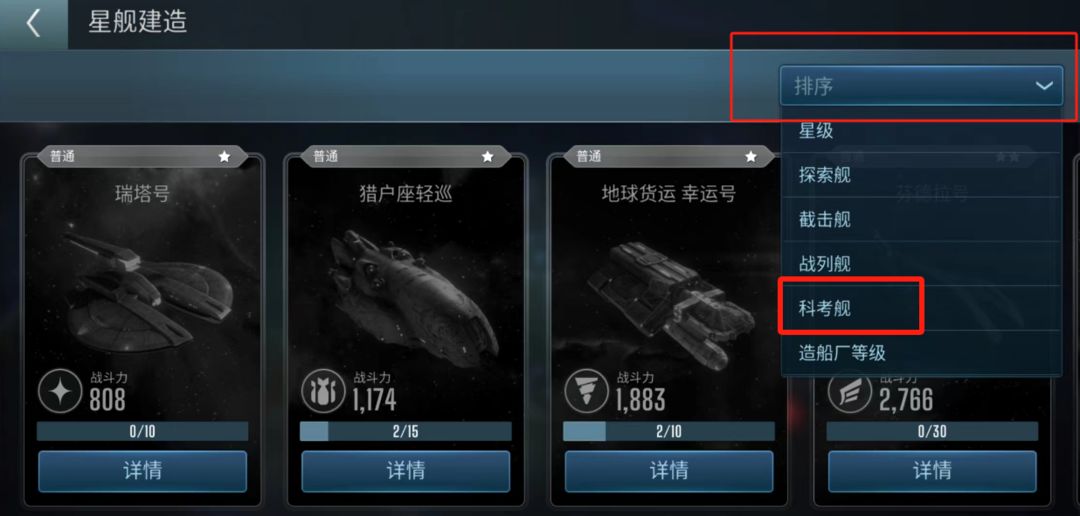View 详情 for 瑞塔号
The width and height of the screenshot is (1080, 516).
coord(142,470)
